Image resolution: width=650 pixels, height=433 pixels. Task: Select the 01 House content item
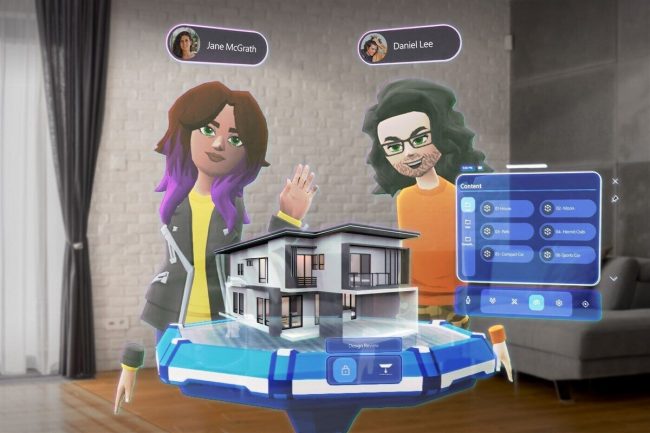point(503,209)
